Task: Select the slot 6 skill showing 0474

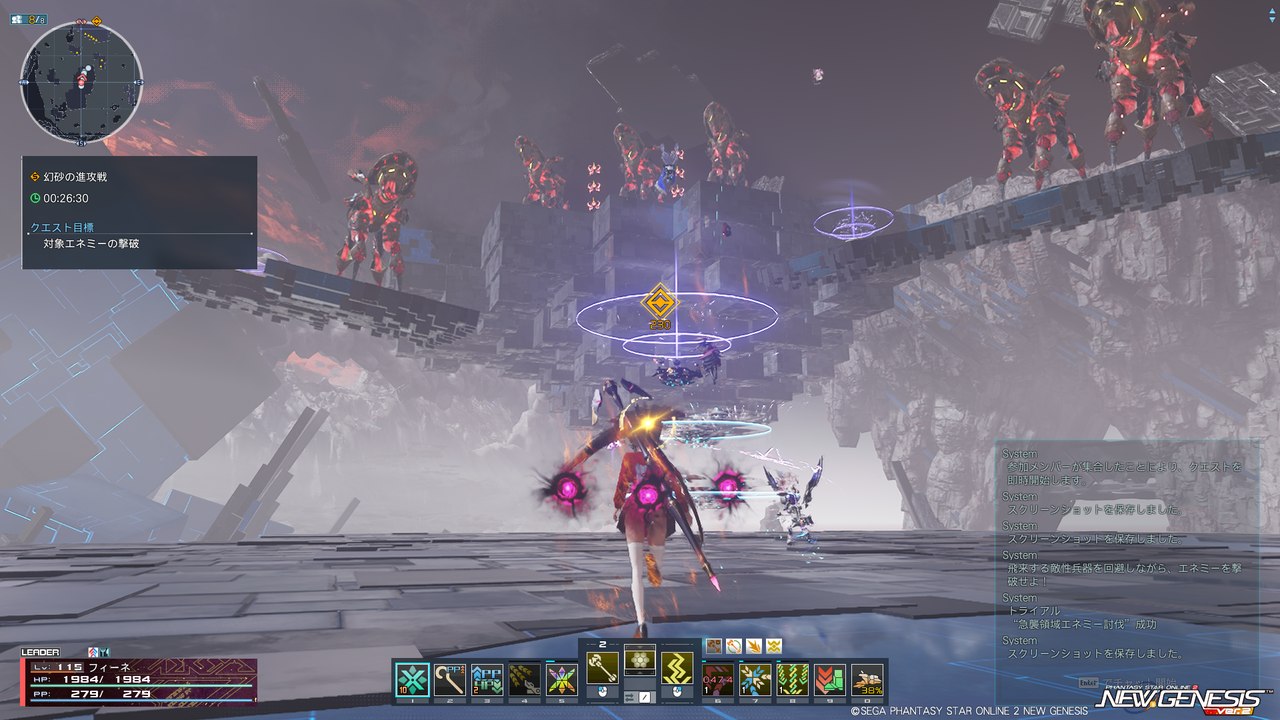Action: 719,679
